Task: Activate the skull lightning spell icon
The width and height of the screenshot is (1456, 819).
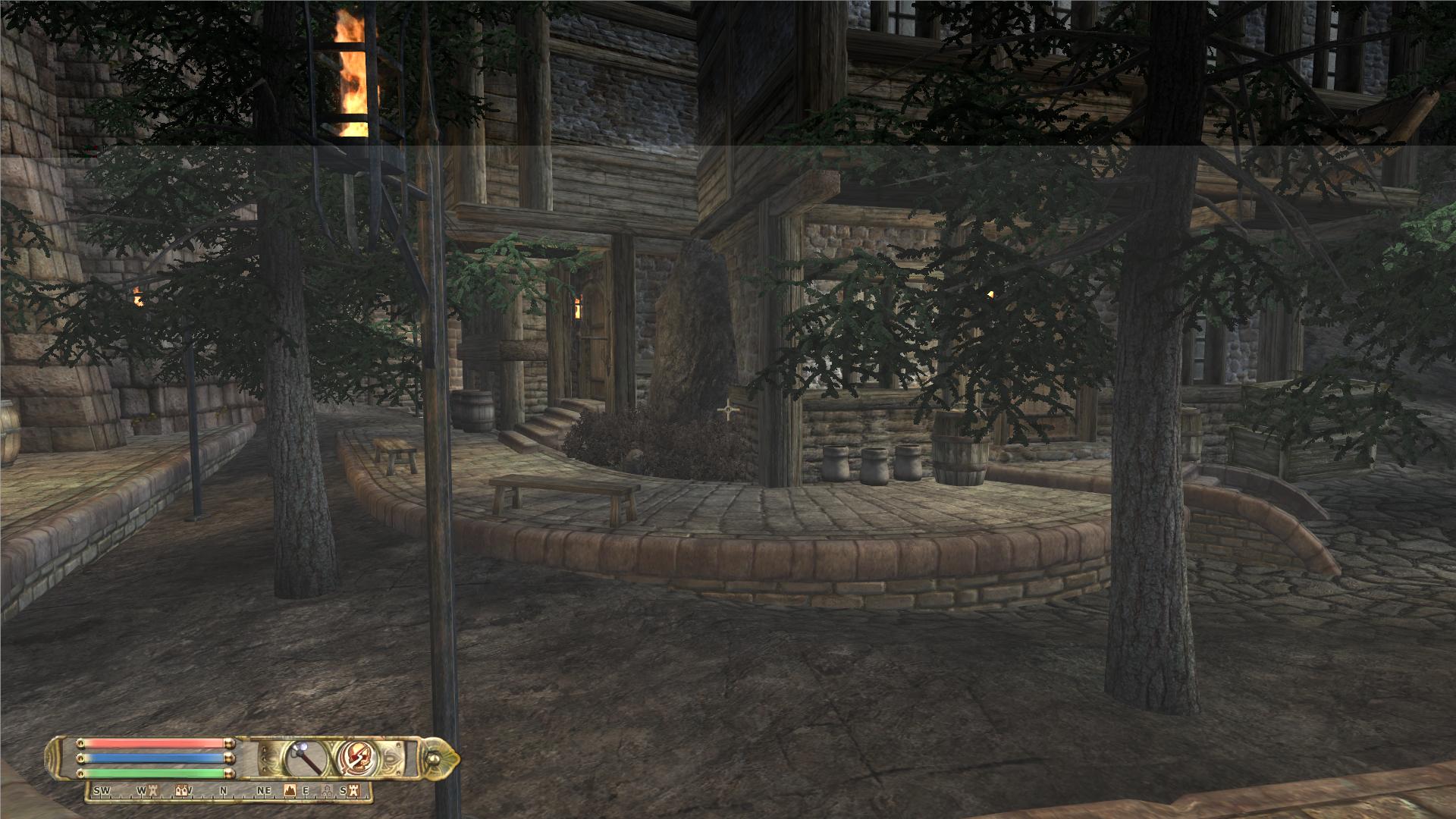Action: tap(354, 758)
